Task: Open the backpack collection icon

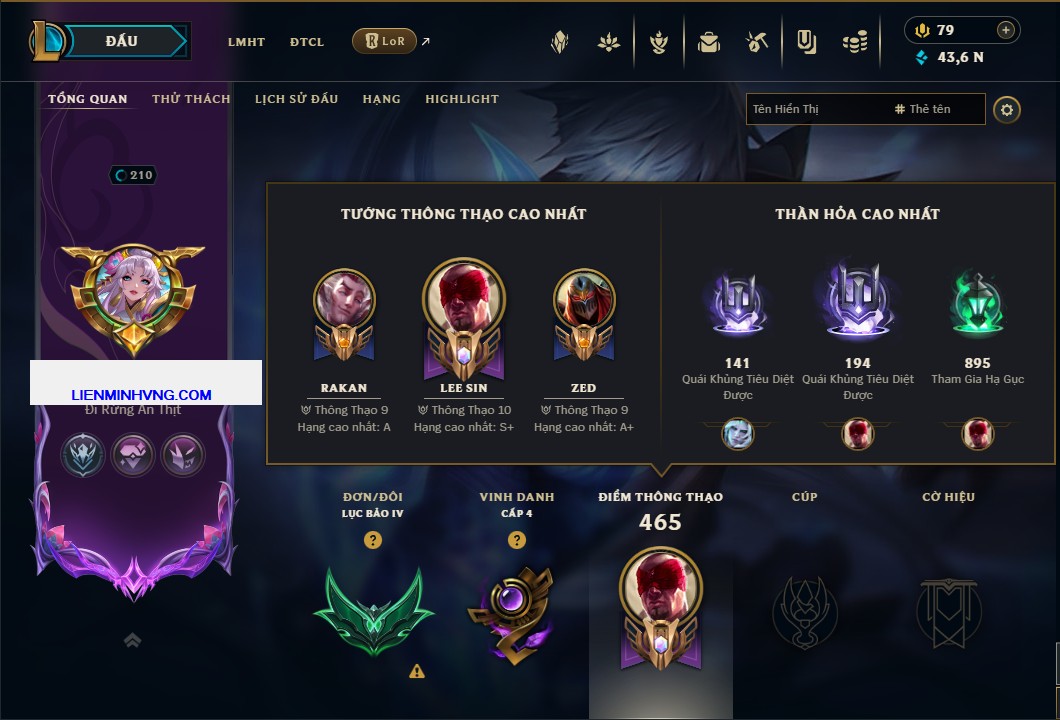Action: point(709,42)
